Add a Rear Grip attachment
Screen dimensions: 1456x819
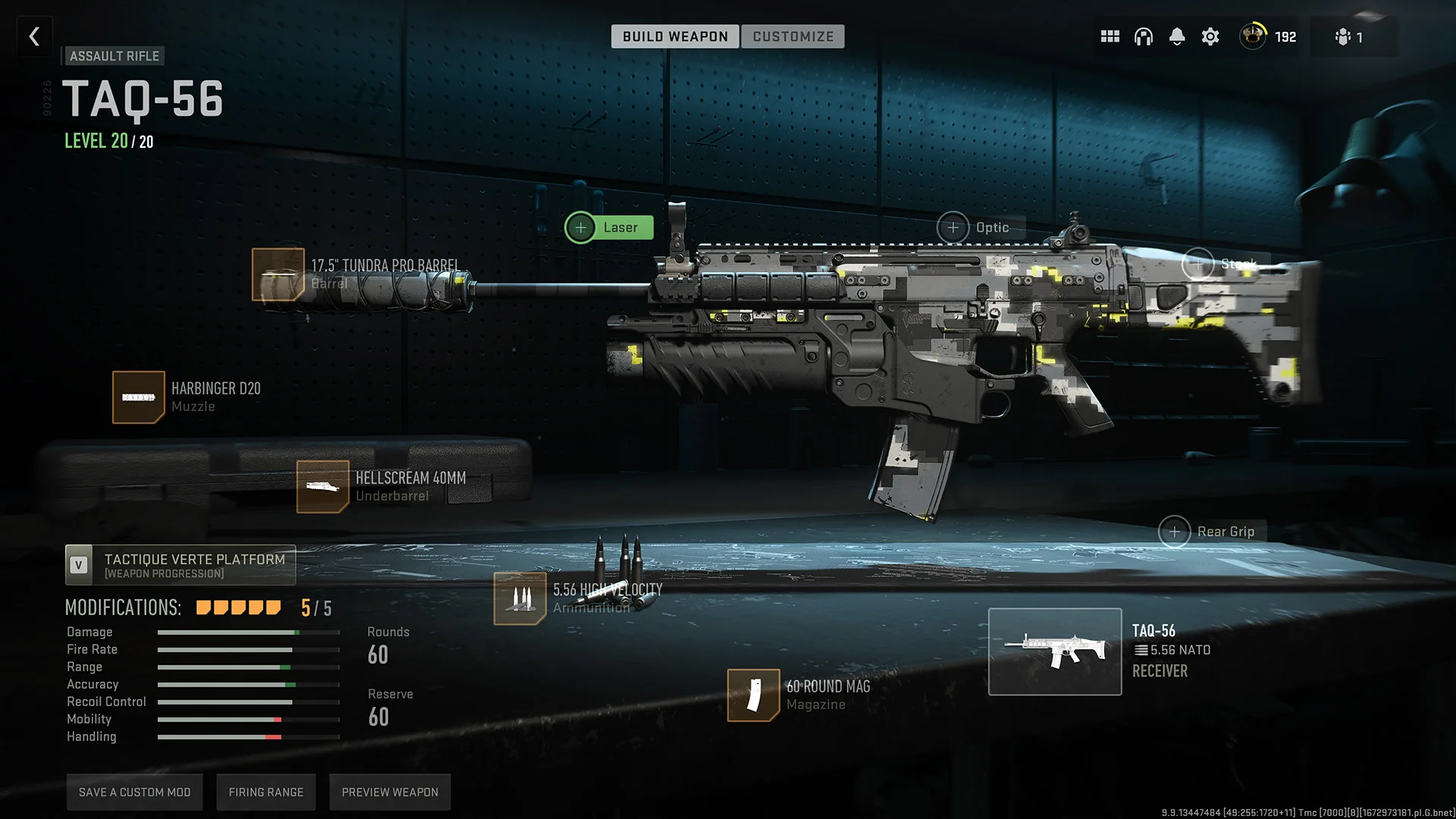tap(1175, 532)
